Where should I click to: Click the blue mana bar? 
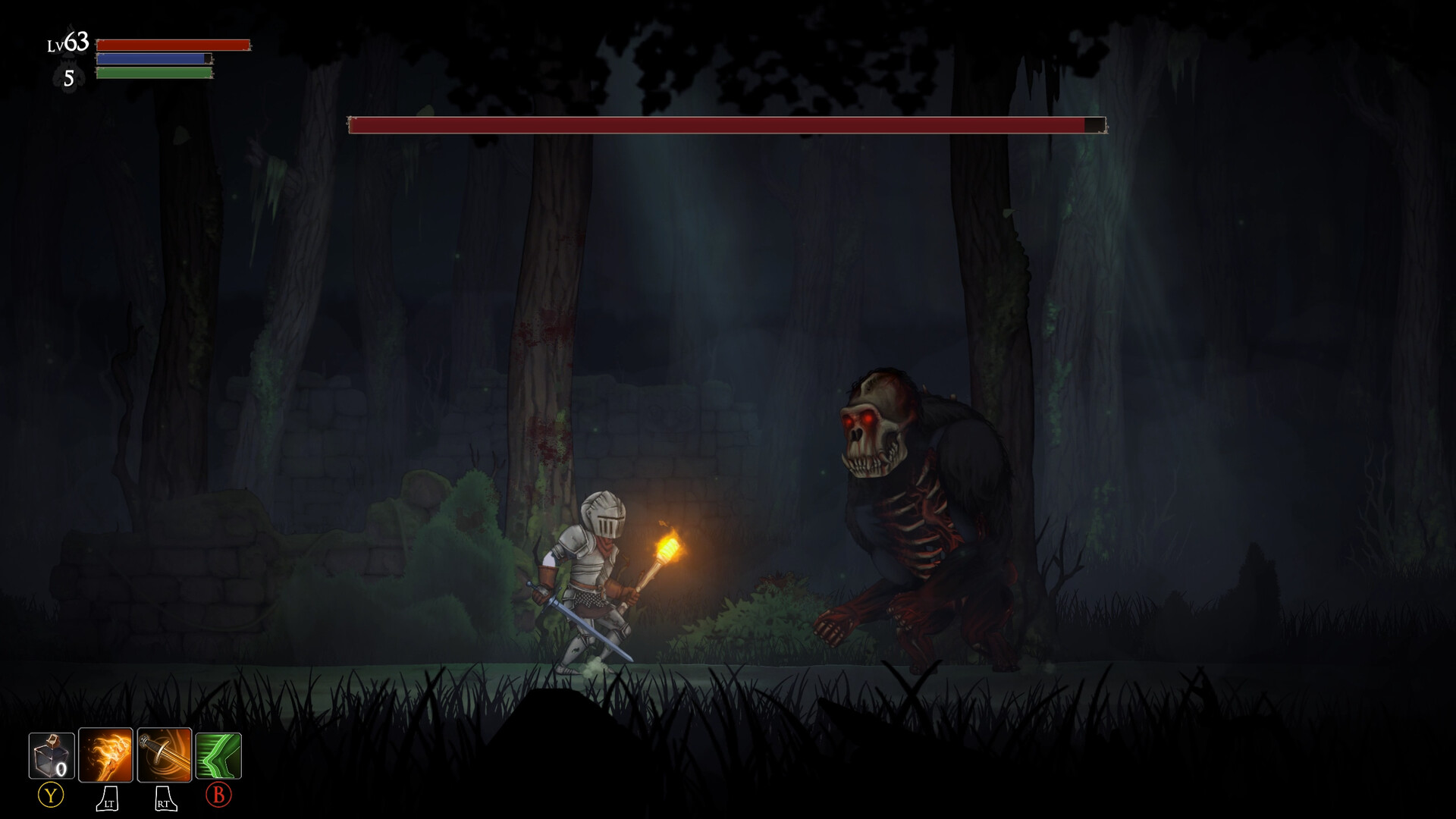coord(152,58)
